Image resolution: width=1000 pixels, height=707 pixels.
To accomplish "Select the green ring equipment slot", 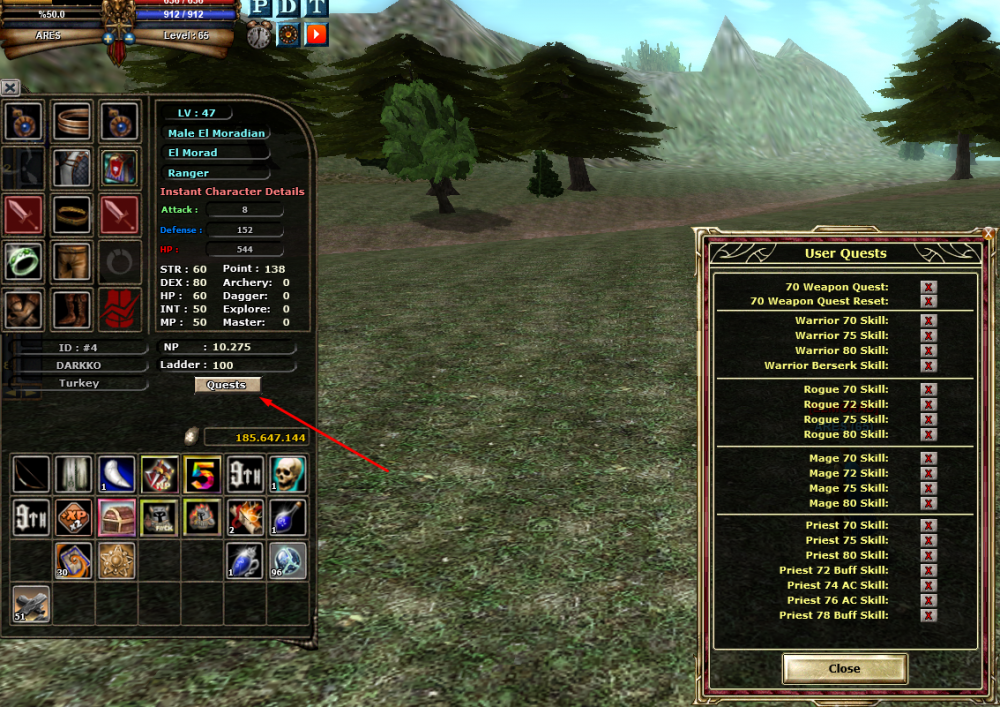I will (23, 261).
